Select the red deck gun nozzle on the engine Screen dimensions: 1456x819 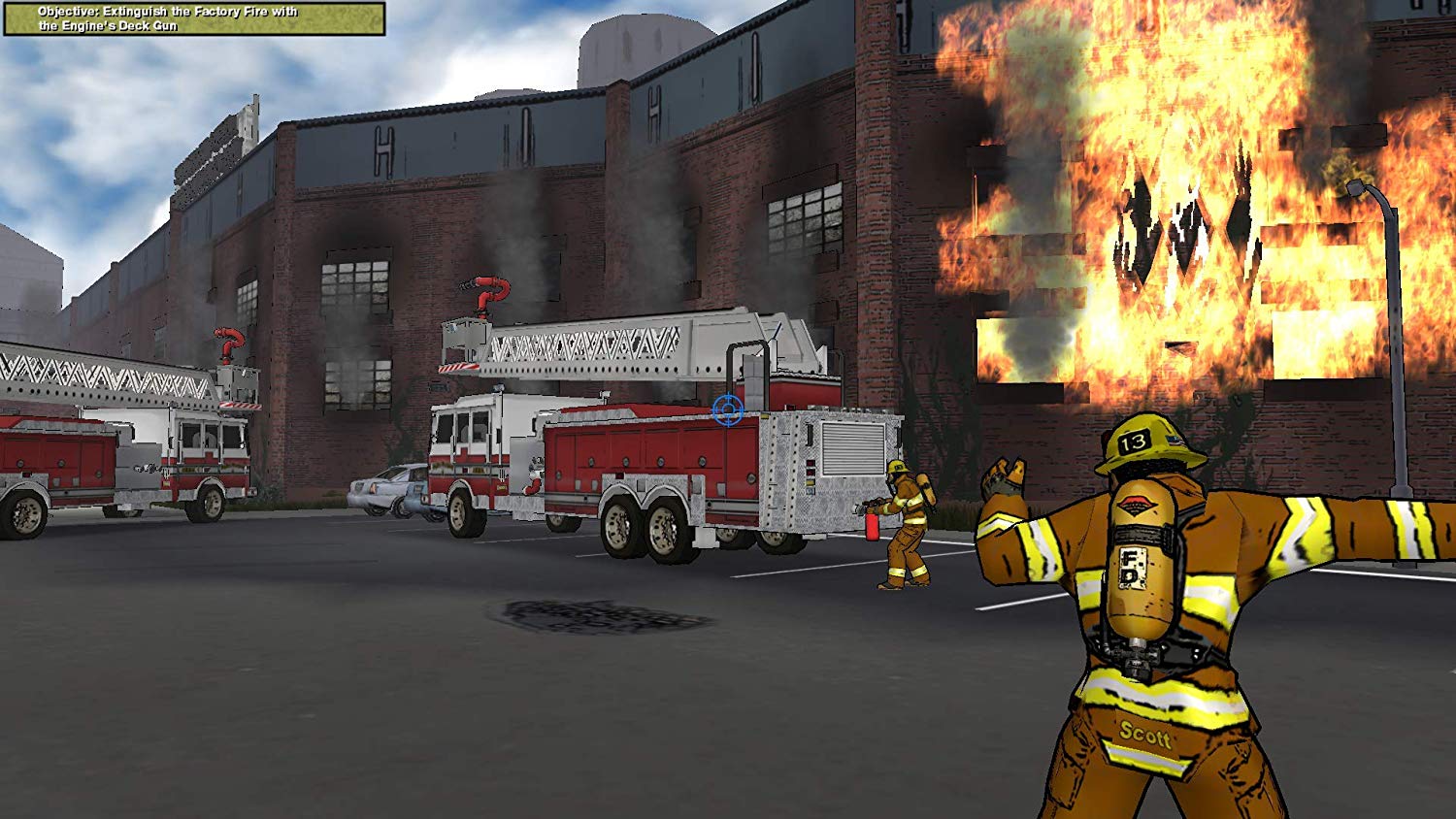point(490,291)
